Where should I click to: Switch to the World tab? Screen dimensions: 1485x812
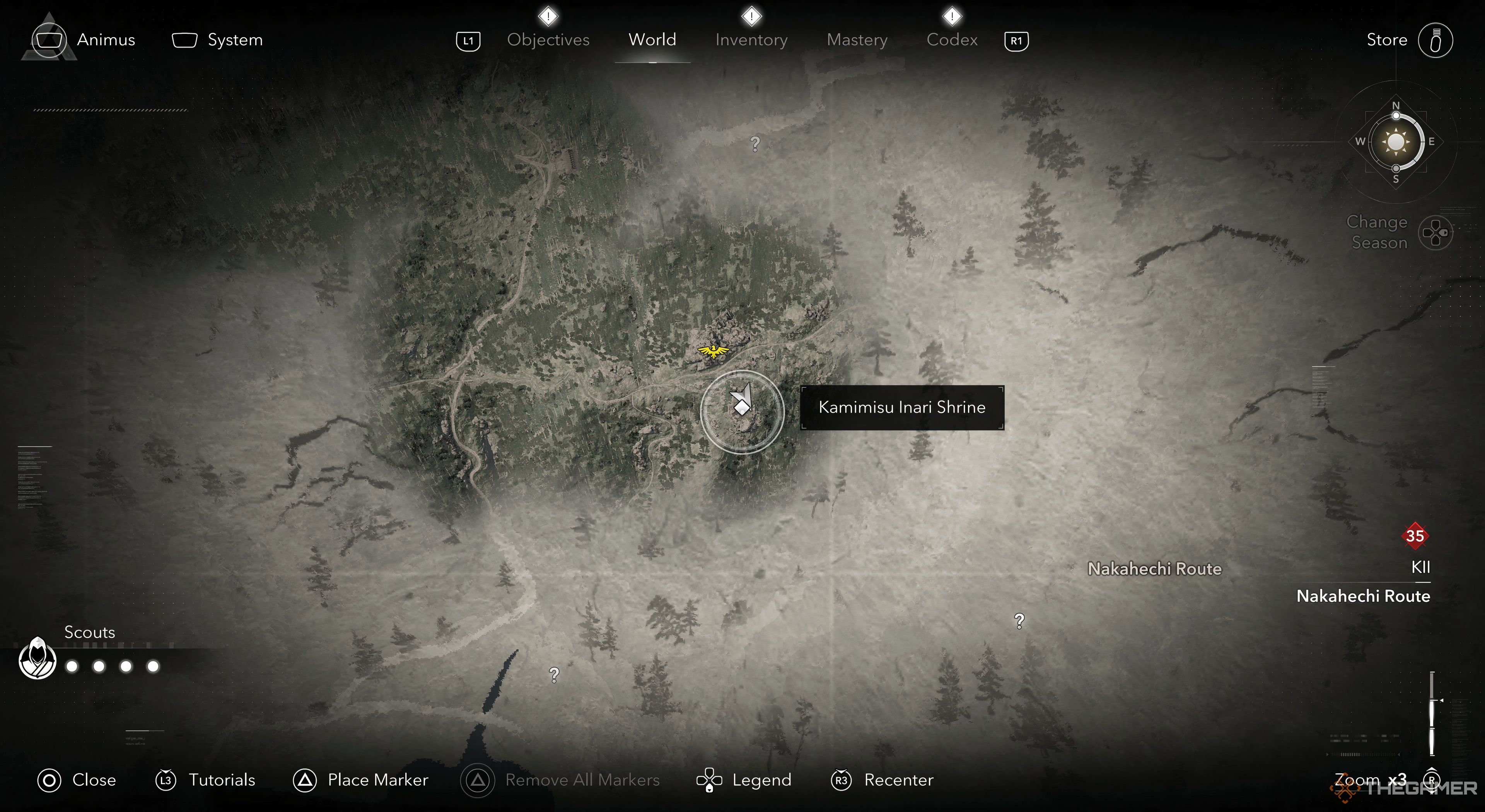652,40
